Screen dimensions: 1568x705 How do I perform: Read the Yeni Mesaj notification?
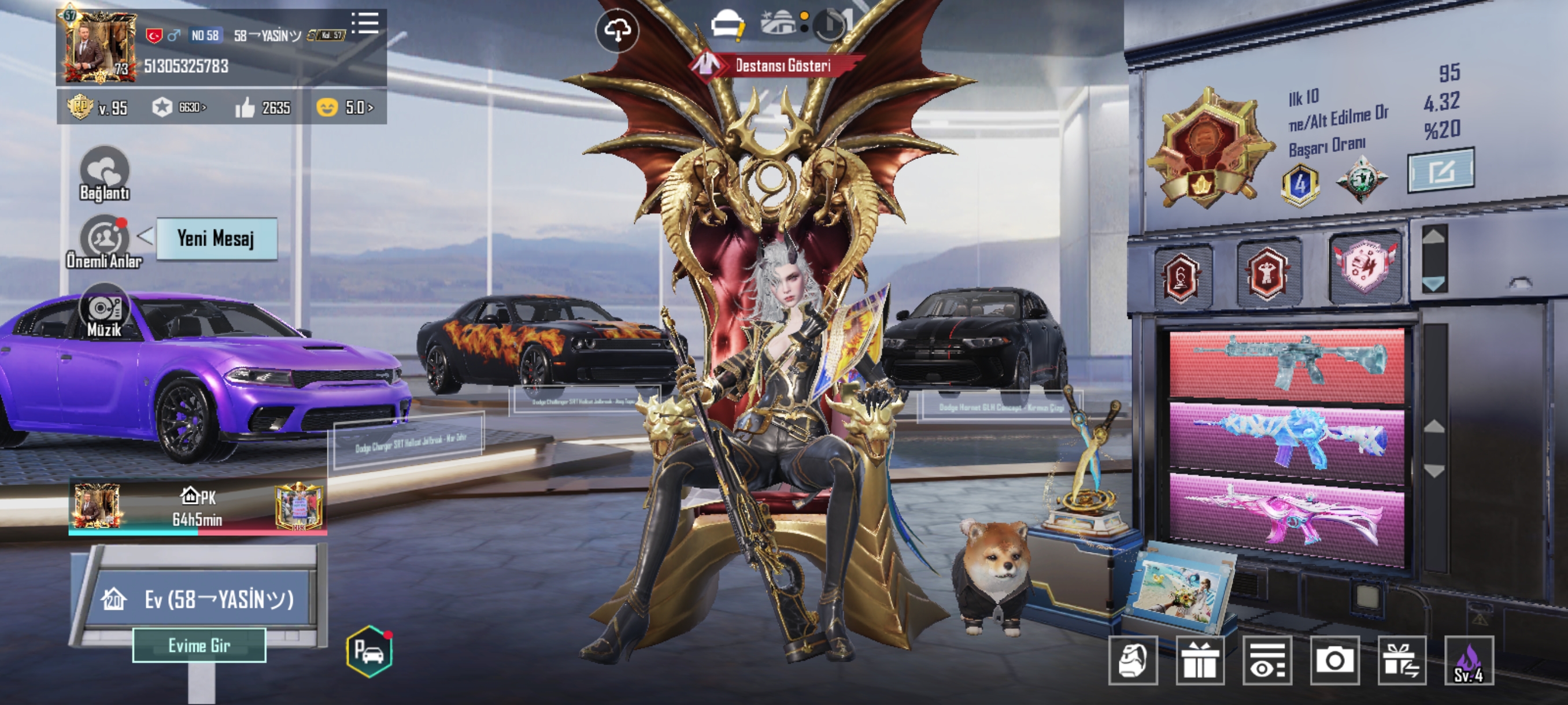pos(216,239)
